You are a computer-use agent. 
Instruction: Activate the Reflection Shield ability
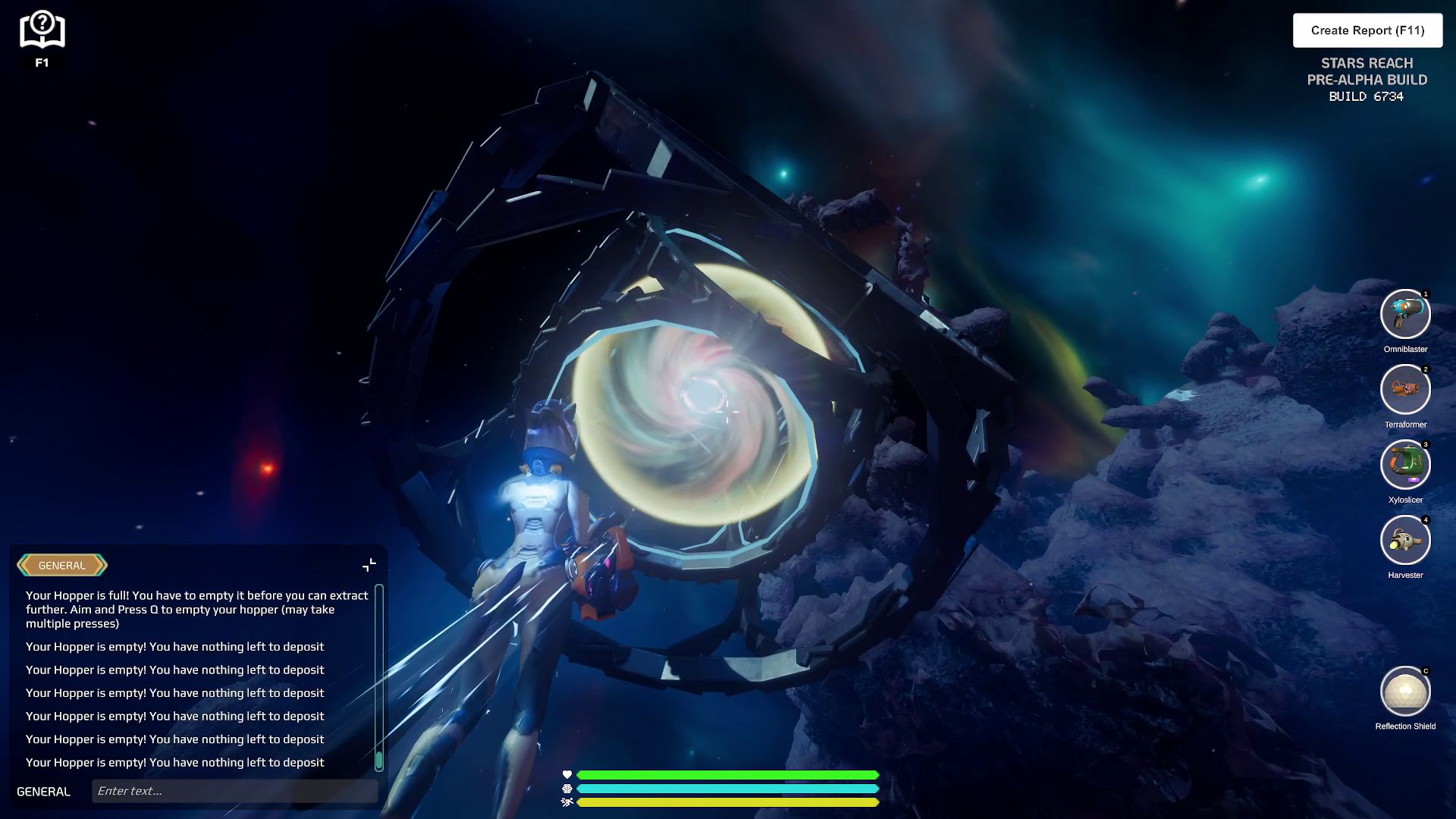pos(1405,691)
